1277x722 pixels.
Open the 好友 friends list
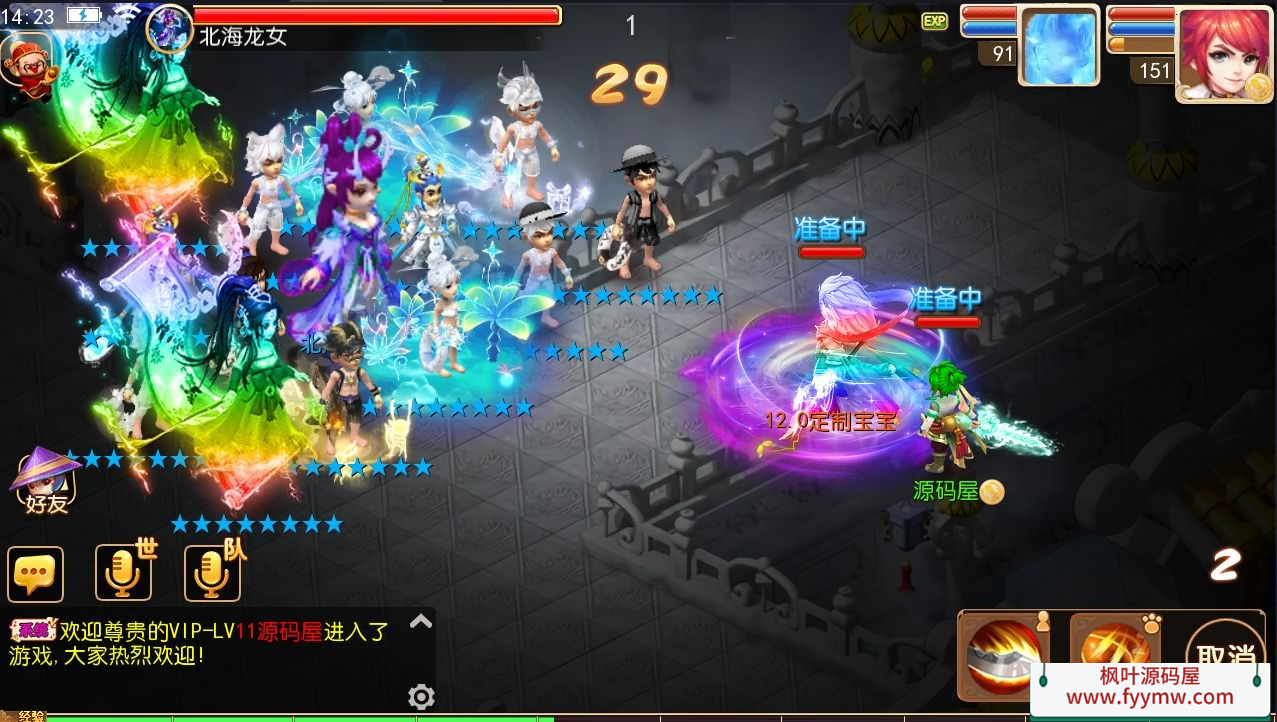tap(46, 482)
